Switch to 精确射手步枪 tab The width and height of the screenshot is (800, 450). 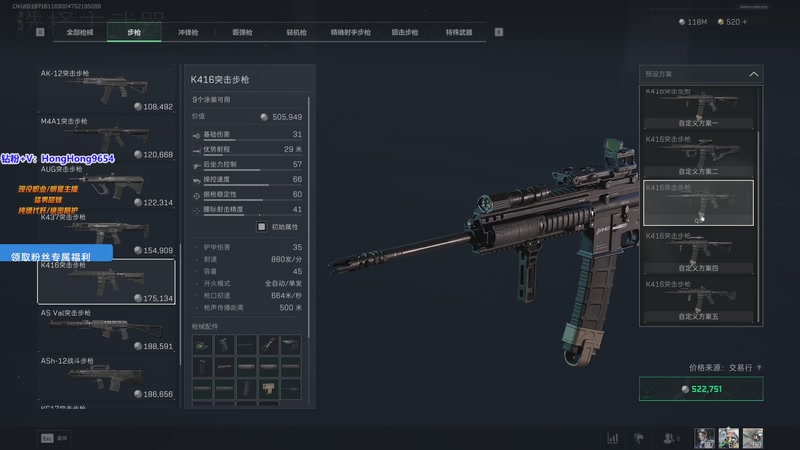(x=351, y=33)
